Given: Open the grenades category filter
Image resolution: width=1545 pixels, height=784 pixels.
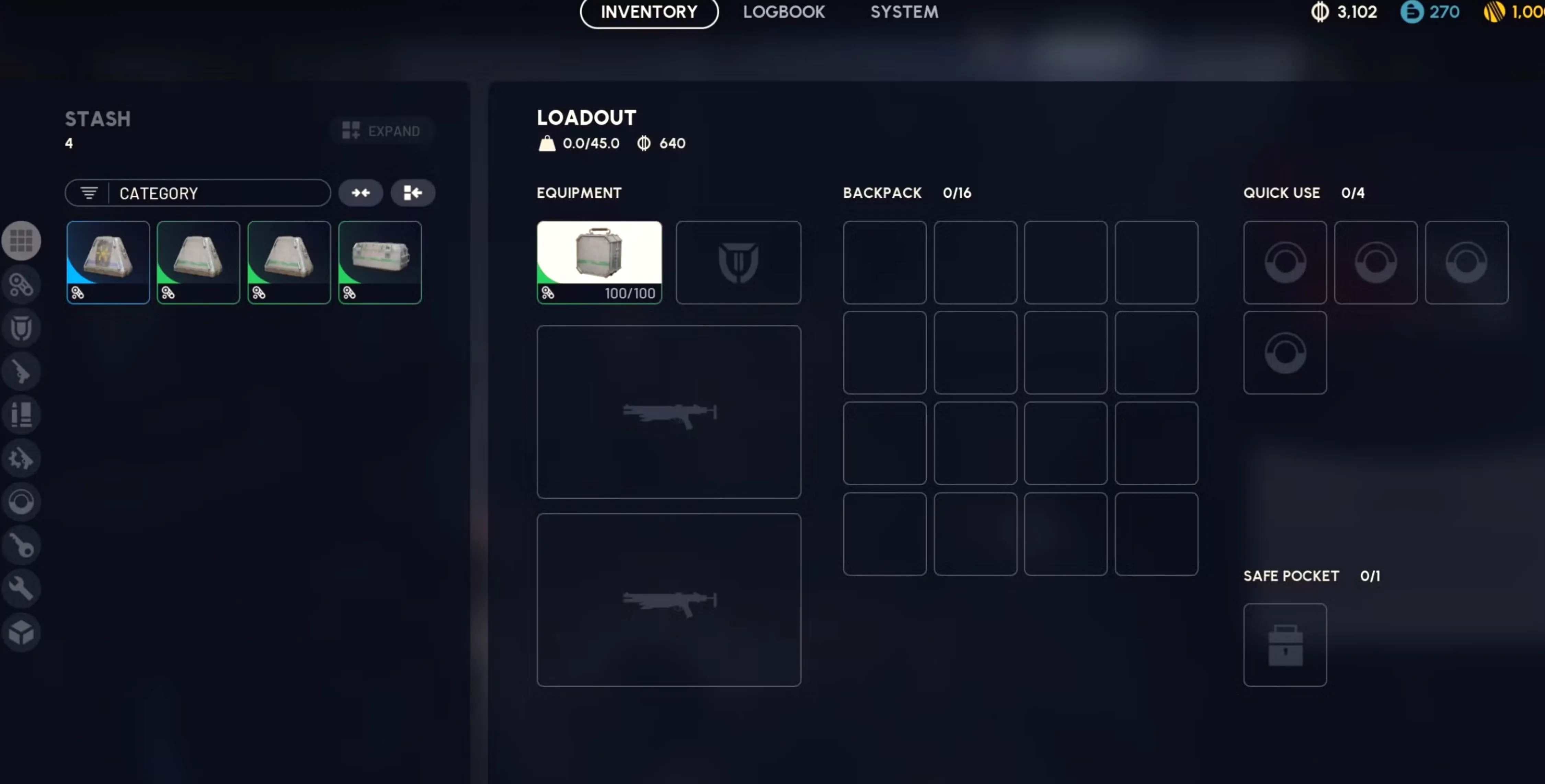Looking at the screenshot, I should [x=22, y=501].
